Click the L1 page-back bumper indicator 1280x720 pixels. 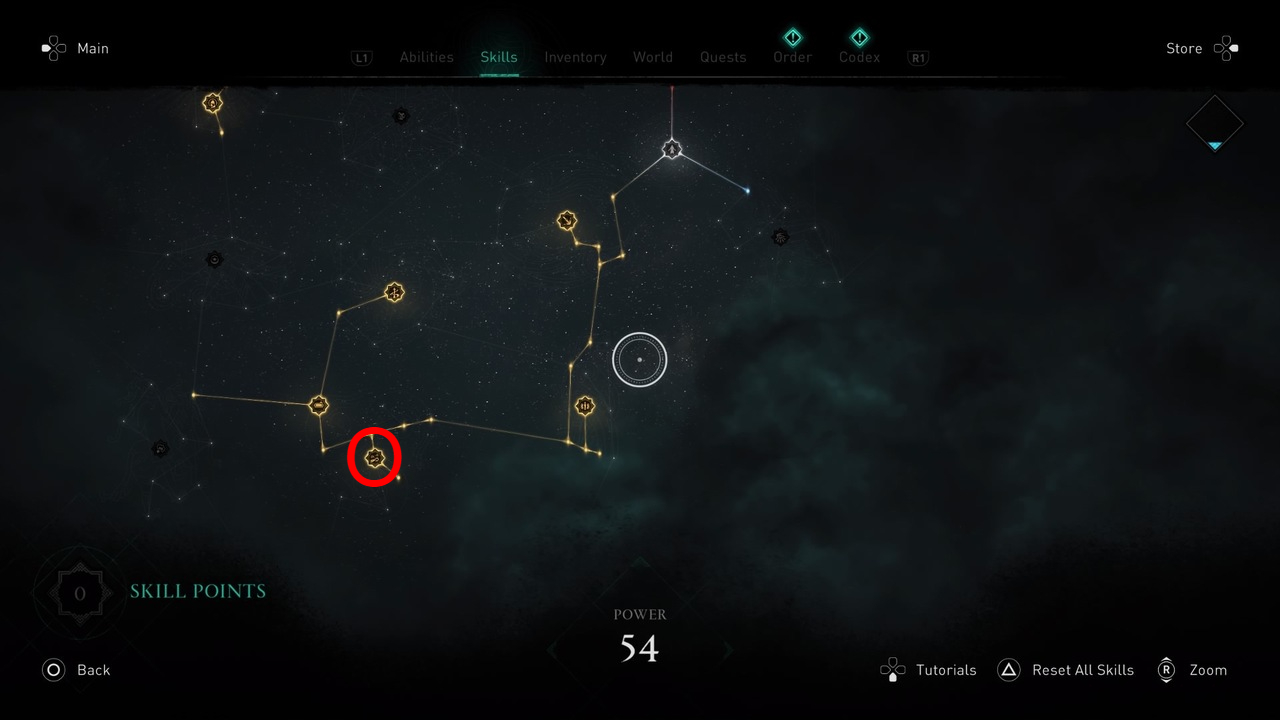click(x=361, y=57)
